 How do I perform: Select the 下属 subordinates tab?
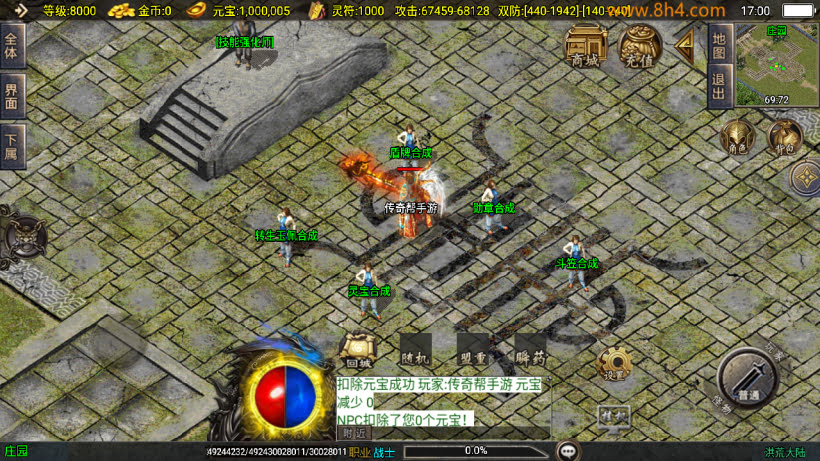pos(12,146)
